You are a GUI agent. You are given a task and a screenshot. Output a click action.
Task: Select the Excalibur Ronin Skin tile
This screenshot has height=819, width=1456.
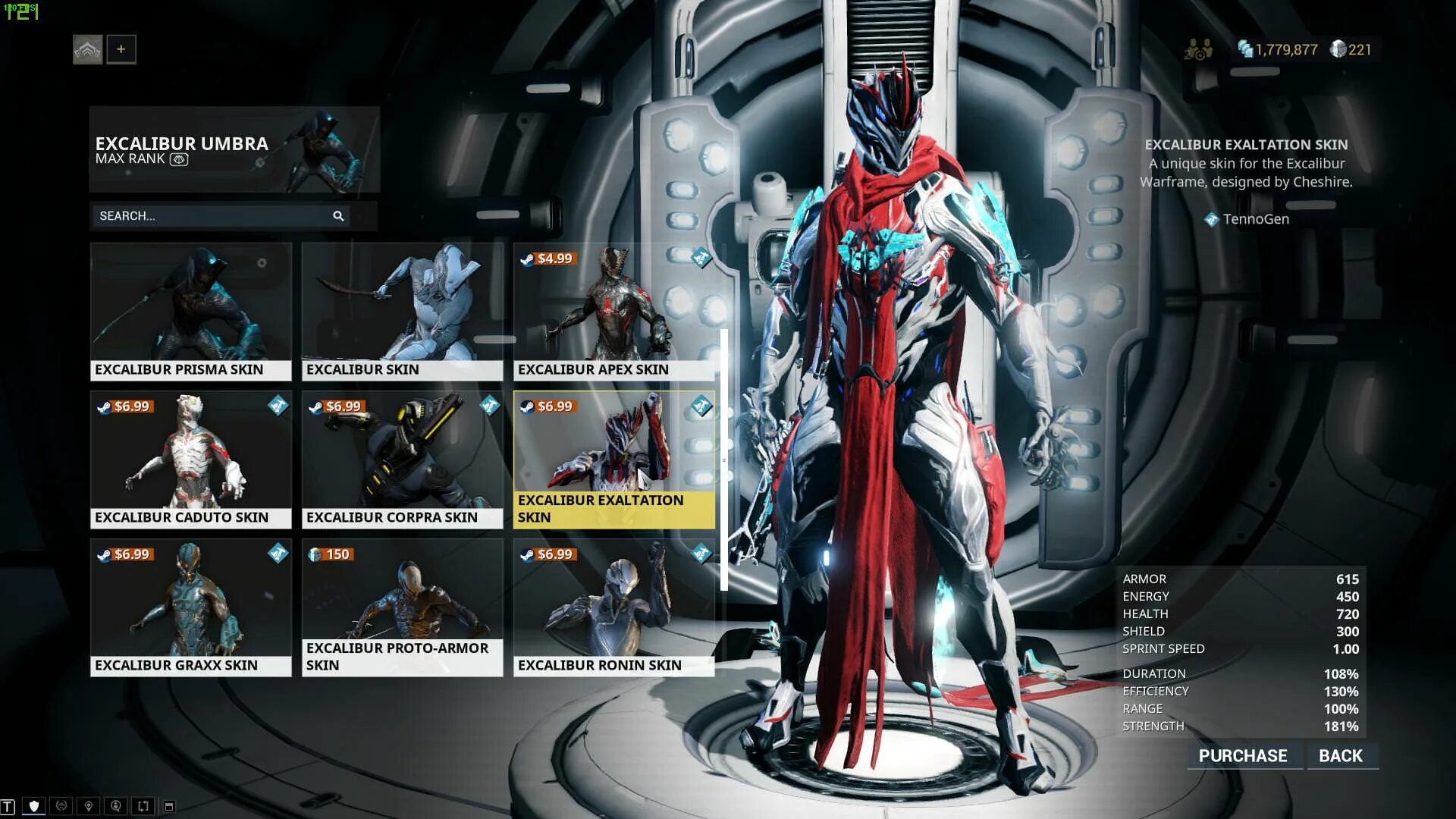613,607
